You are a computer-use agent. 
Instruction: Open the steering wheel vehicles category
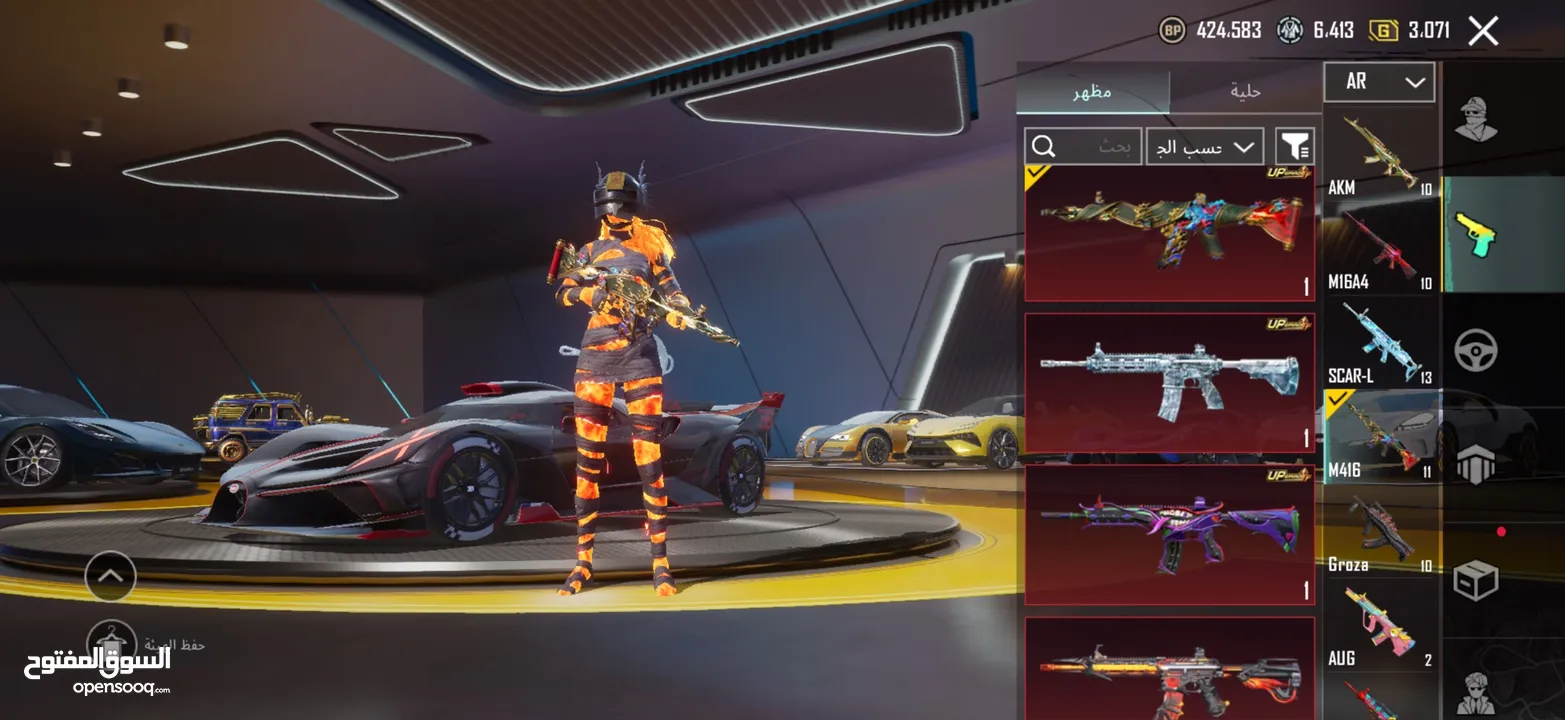tap(1475, 349)
